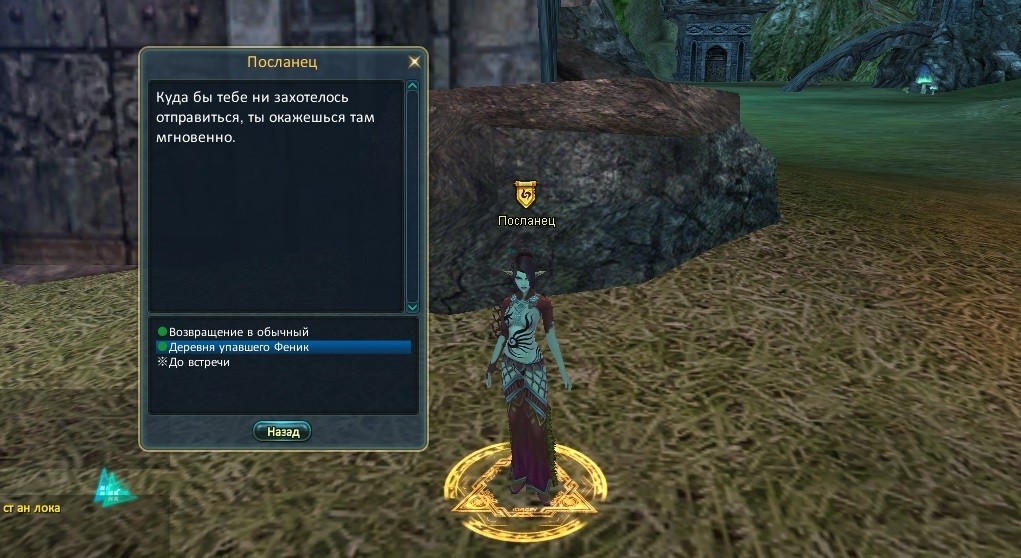Click the dialog text scroll-up arrow
1021x558 pixels.
click(x=412, y=87)
